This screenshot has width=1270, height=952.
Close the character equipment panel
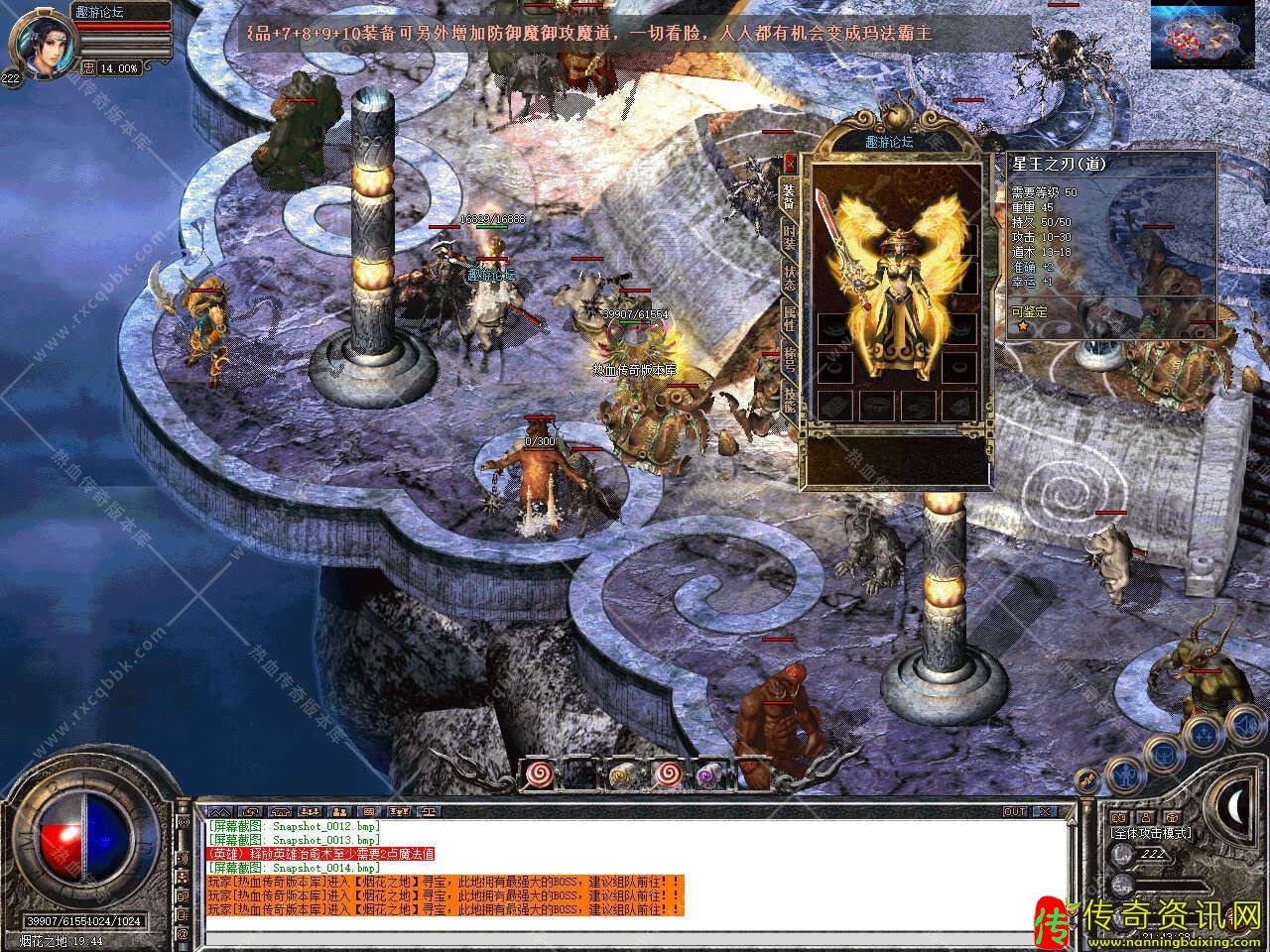(x=790, y=163)
